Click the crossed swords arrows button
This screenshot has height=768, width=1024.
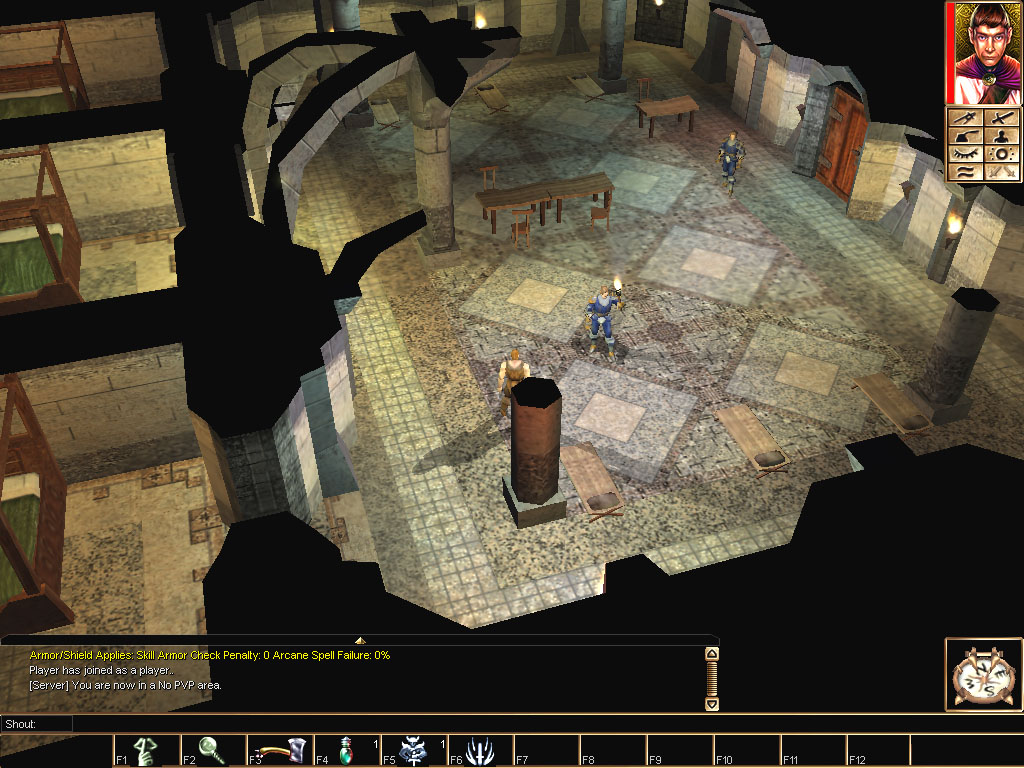click(x=1001, y=172)
